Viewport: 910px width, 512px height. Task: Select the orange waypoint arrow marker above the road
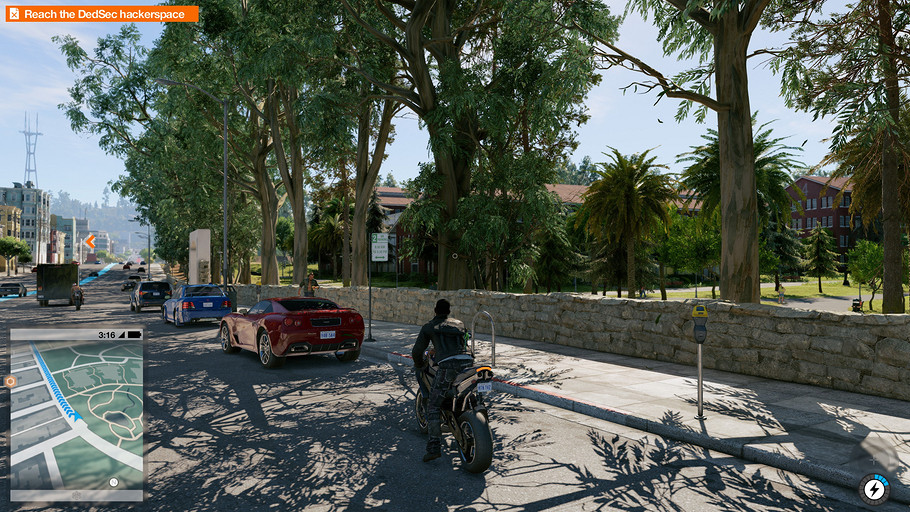click(90, 241)
